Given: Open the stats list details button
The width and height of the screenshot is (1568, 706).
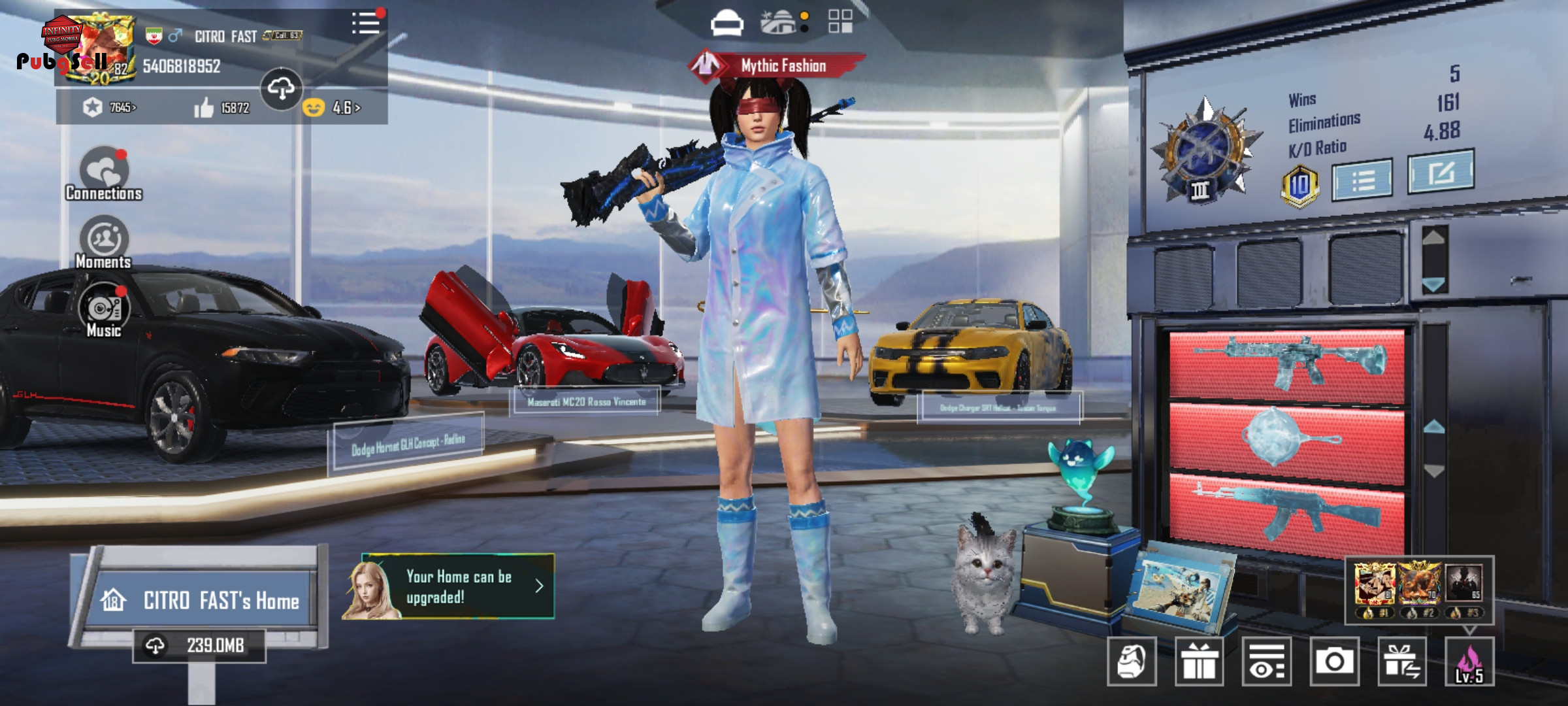Looking at the screenshot, I should (x=1362, y=179).
